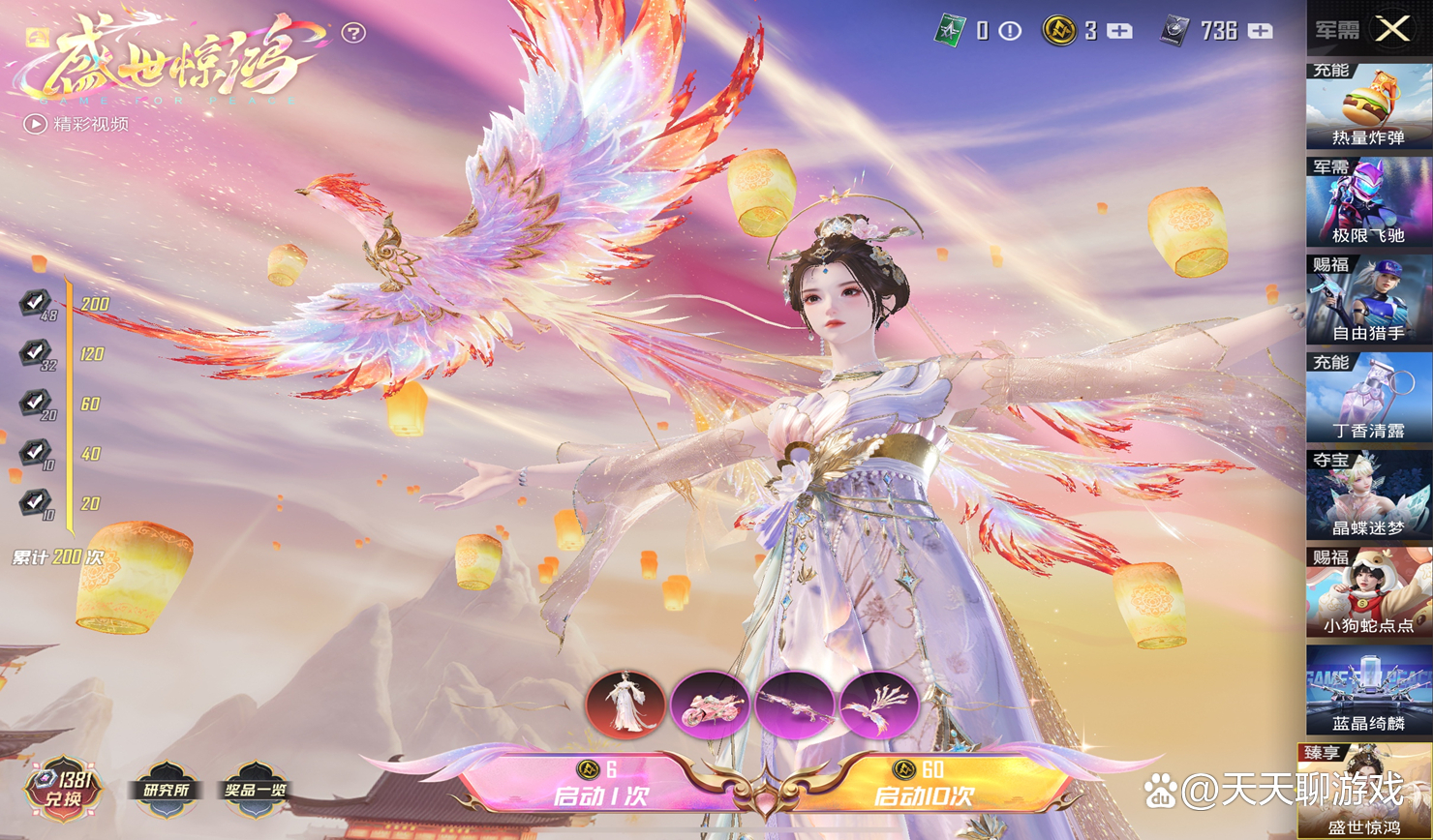Open the 1381 exchange shop

click(62, 789)
